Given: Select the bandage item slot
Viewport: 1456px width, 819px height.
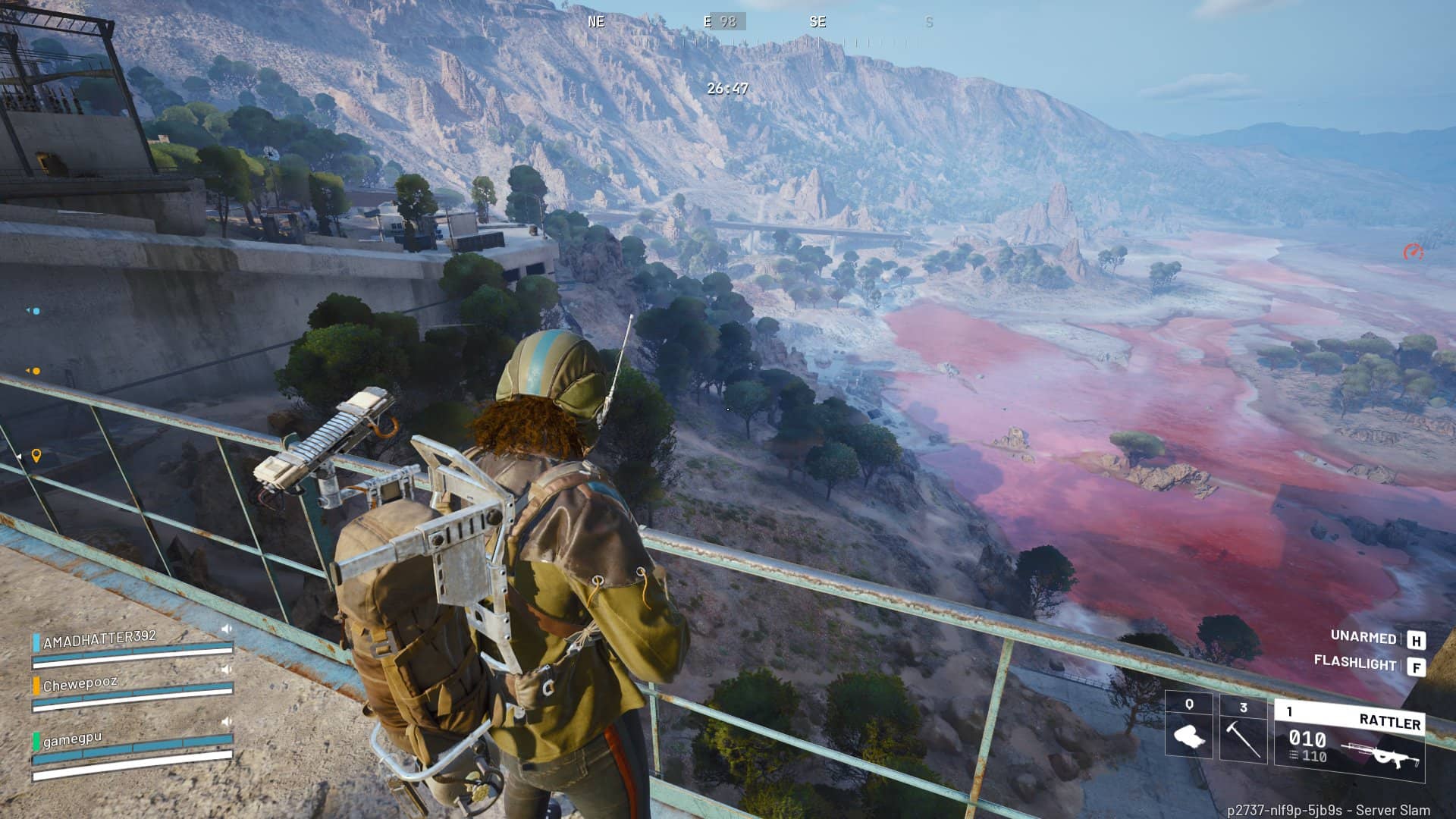Looking at the screenshot, I should pos(1188,728).
